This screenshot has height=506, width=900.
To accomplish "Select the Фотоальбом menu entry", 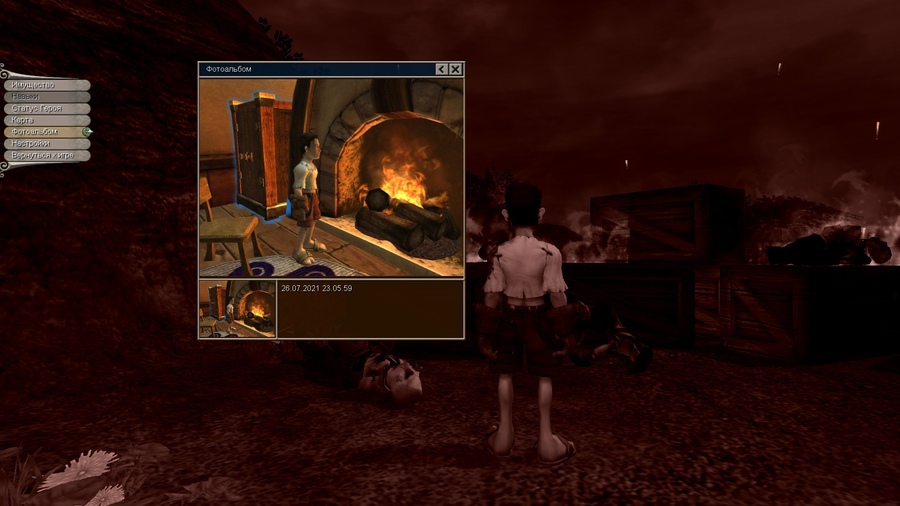I will point(46,132).
